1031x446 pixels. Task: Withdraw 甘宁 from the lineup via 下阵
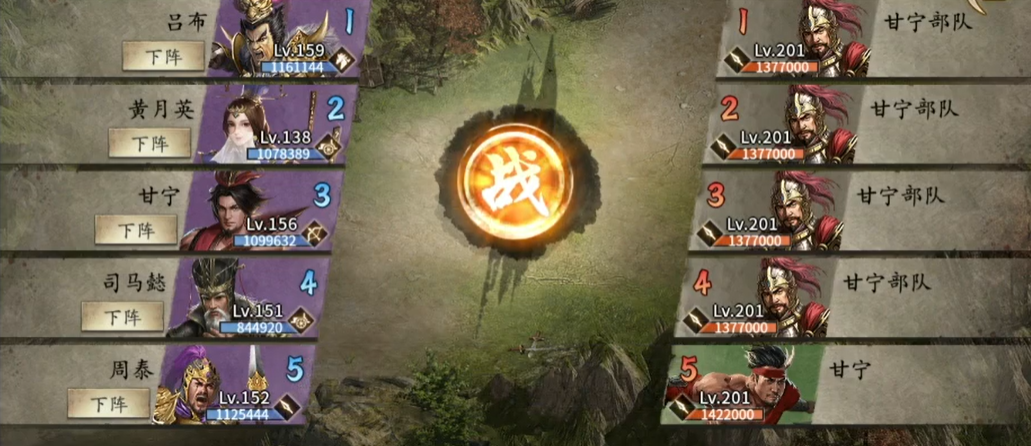136,230
